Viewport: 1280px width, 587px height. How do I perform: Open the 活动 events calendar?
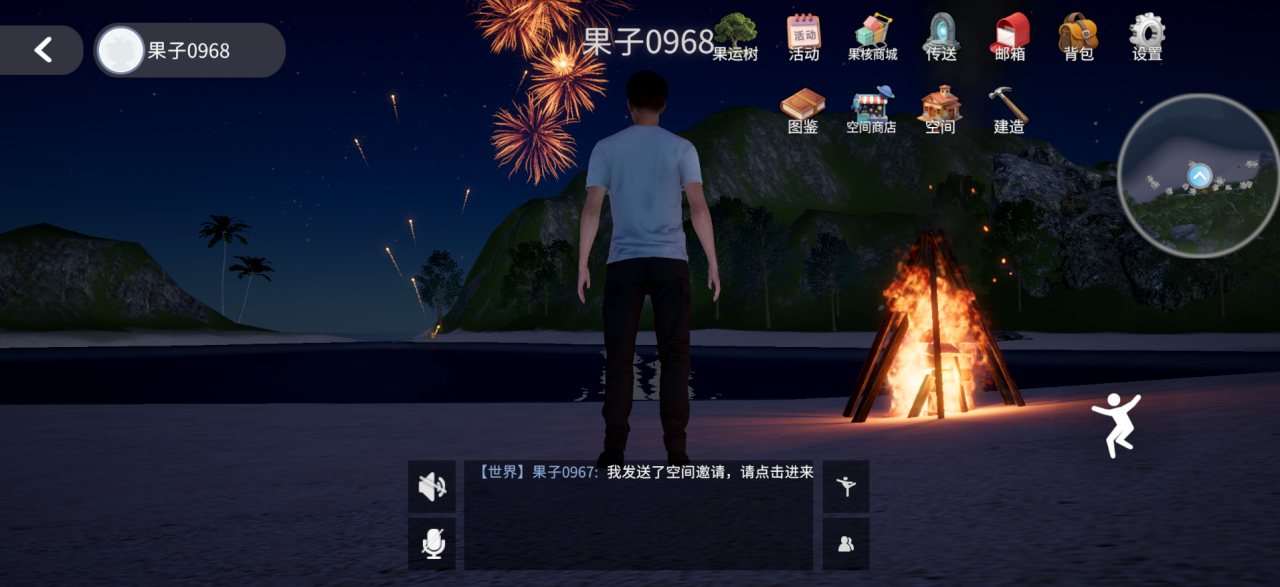pyautogui.click(x=804, y=37)
